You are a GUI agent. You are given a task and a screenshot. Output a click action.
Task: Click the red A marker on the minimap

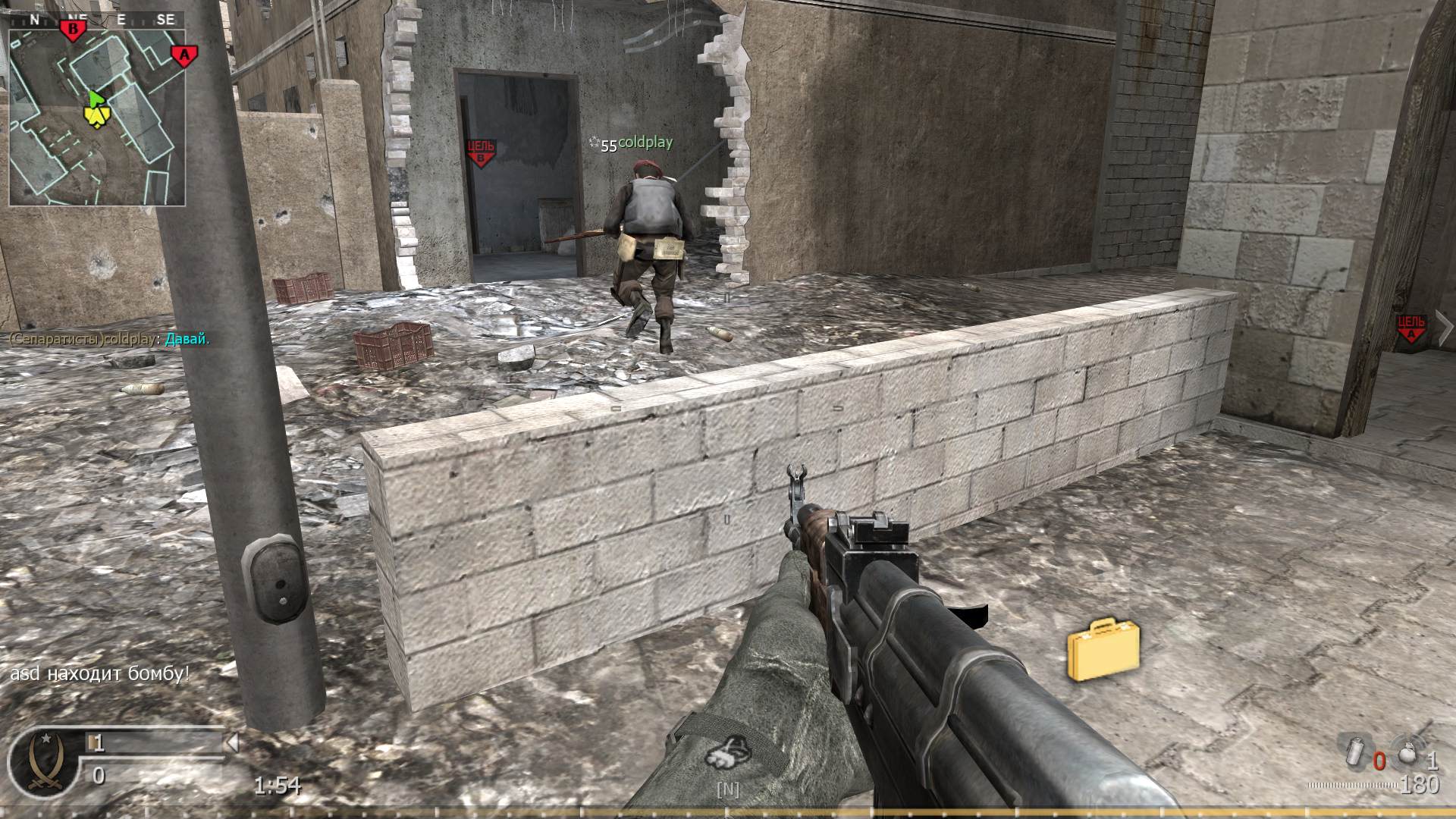point(184,55)
